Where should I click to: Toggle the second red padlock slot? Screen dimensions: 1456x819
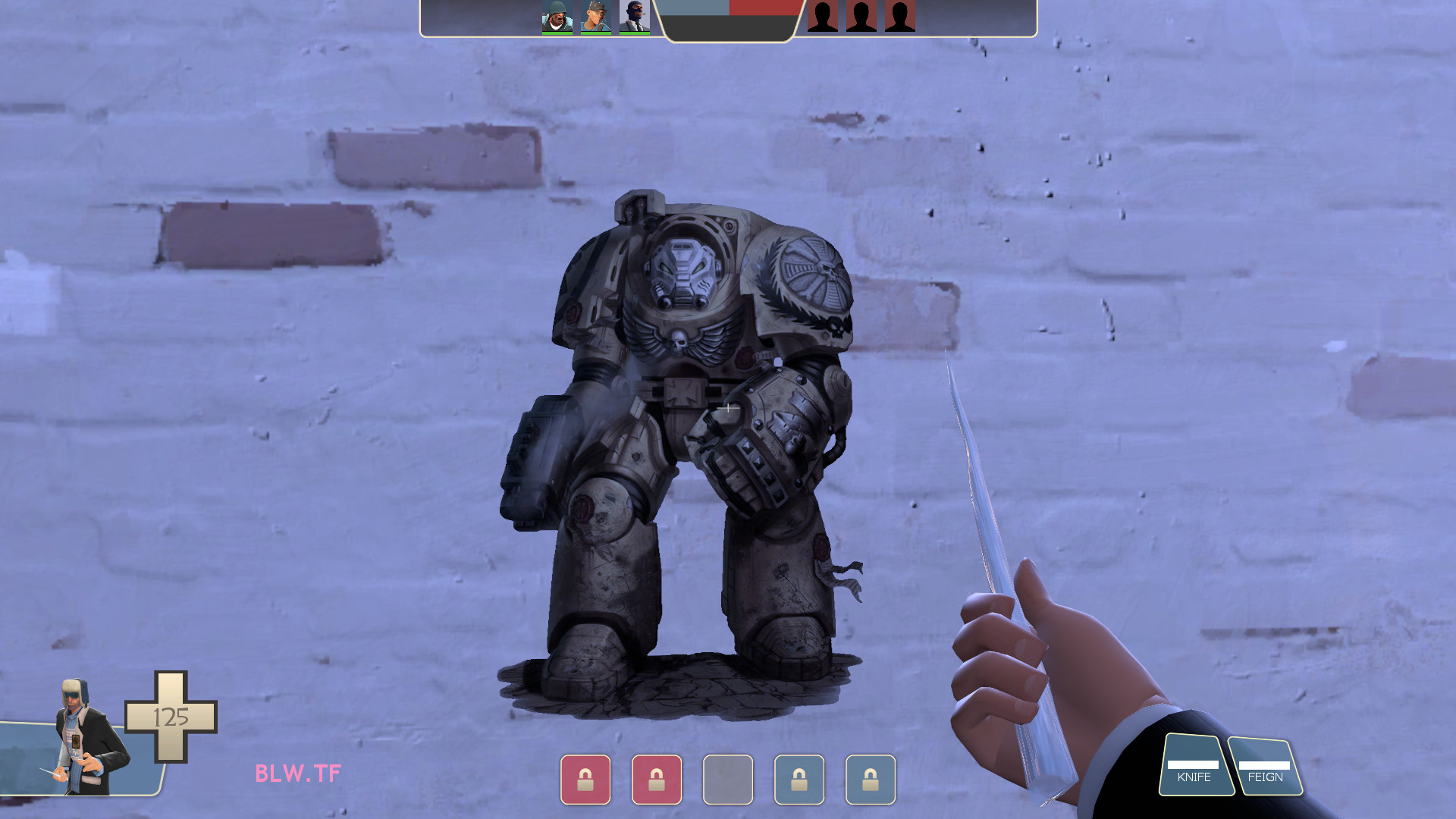point(657,780)
